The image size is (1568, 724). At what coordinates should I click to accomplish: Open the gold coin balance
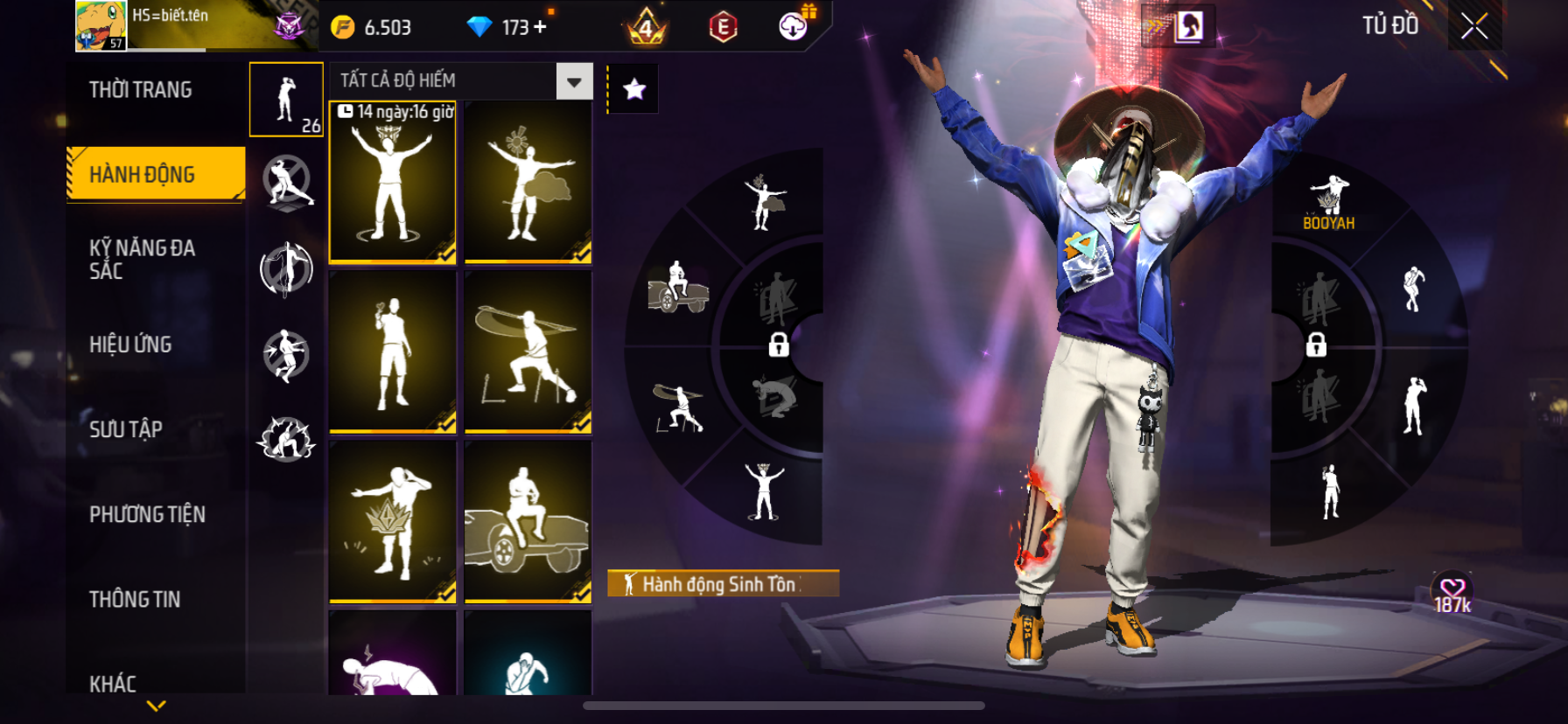(372, 27)
